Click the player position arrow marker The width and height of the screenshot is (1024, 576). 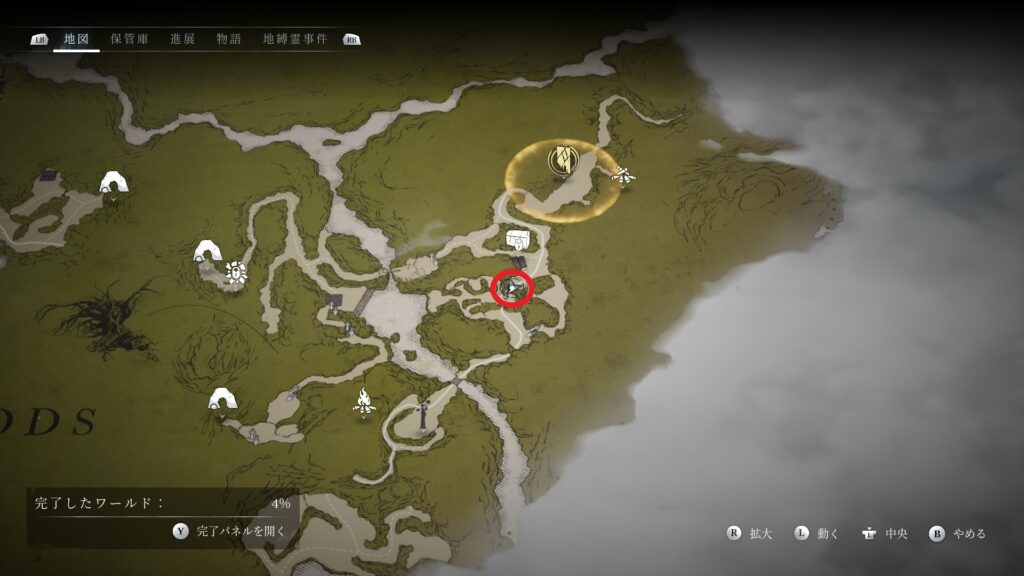513,289
